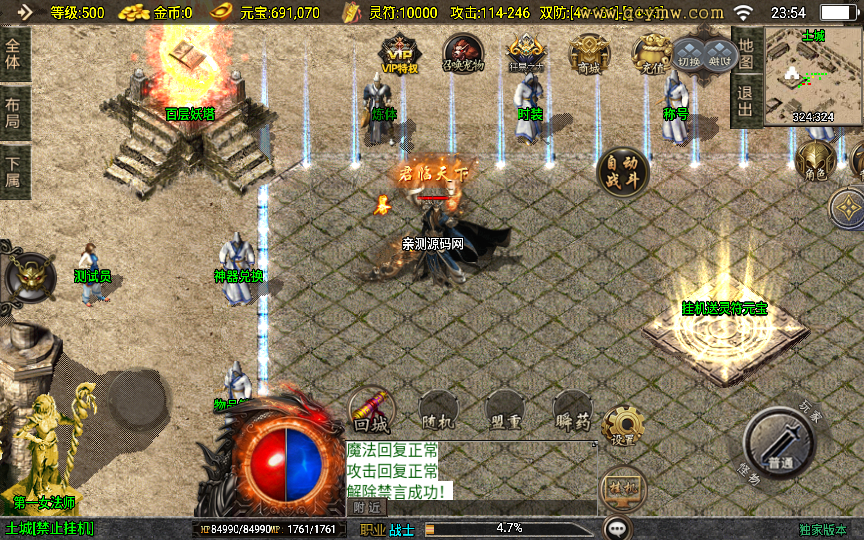
Task: Choose the 下属 subordinates tab
Action: 13,172
